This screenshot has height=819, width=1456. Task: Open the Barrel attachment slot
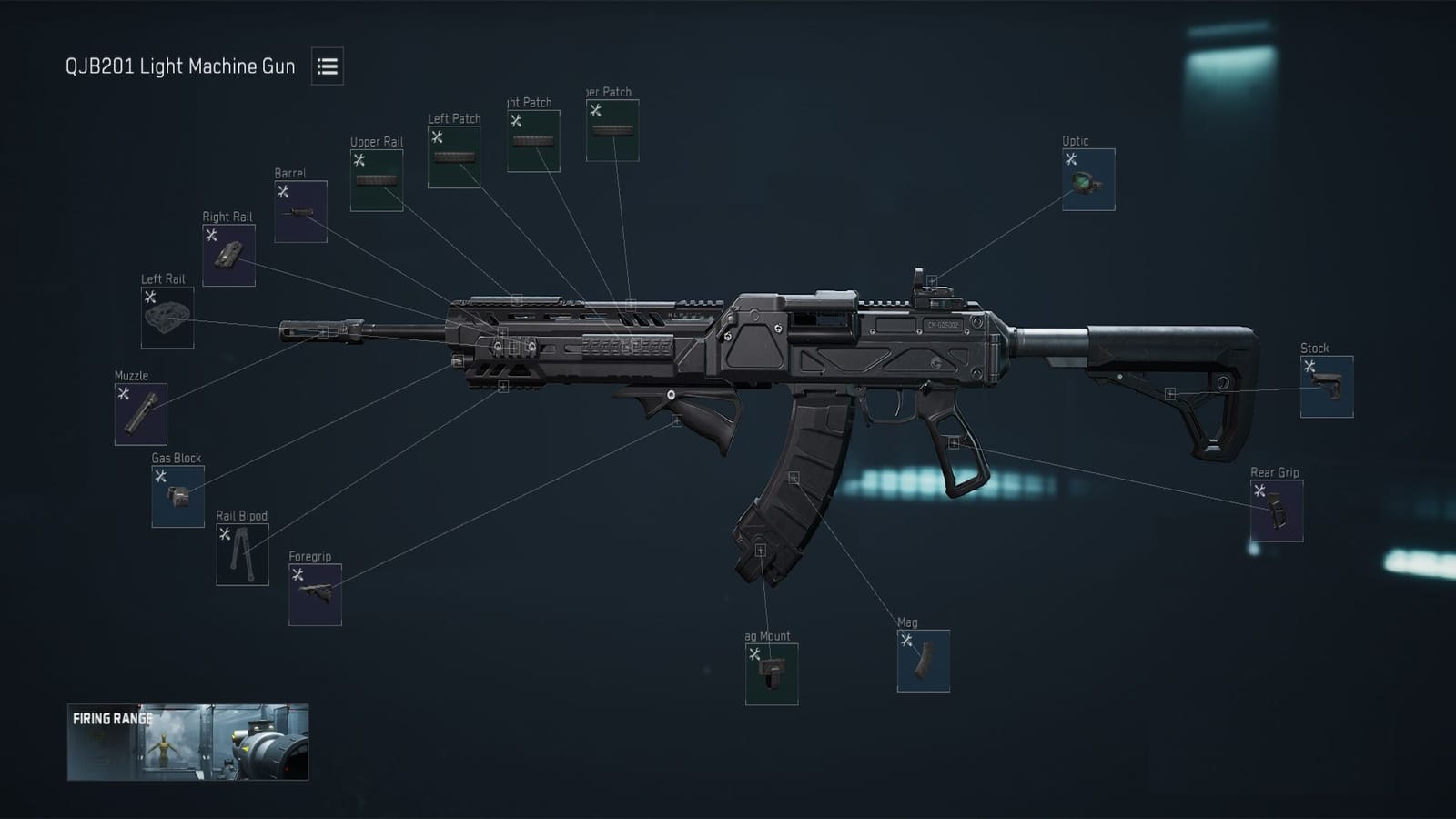[x=302, y=209]
